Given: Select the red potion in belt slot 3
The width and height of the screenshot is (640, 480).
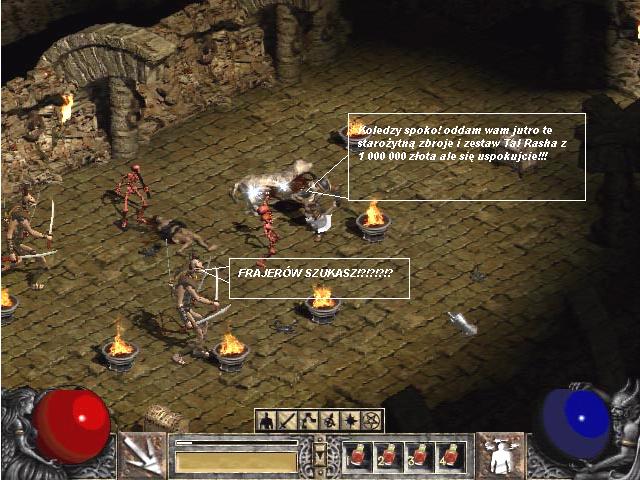Looking at the screenshot, I should click(420, 456).
